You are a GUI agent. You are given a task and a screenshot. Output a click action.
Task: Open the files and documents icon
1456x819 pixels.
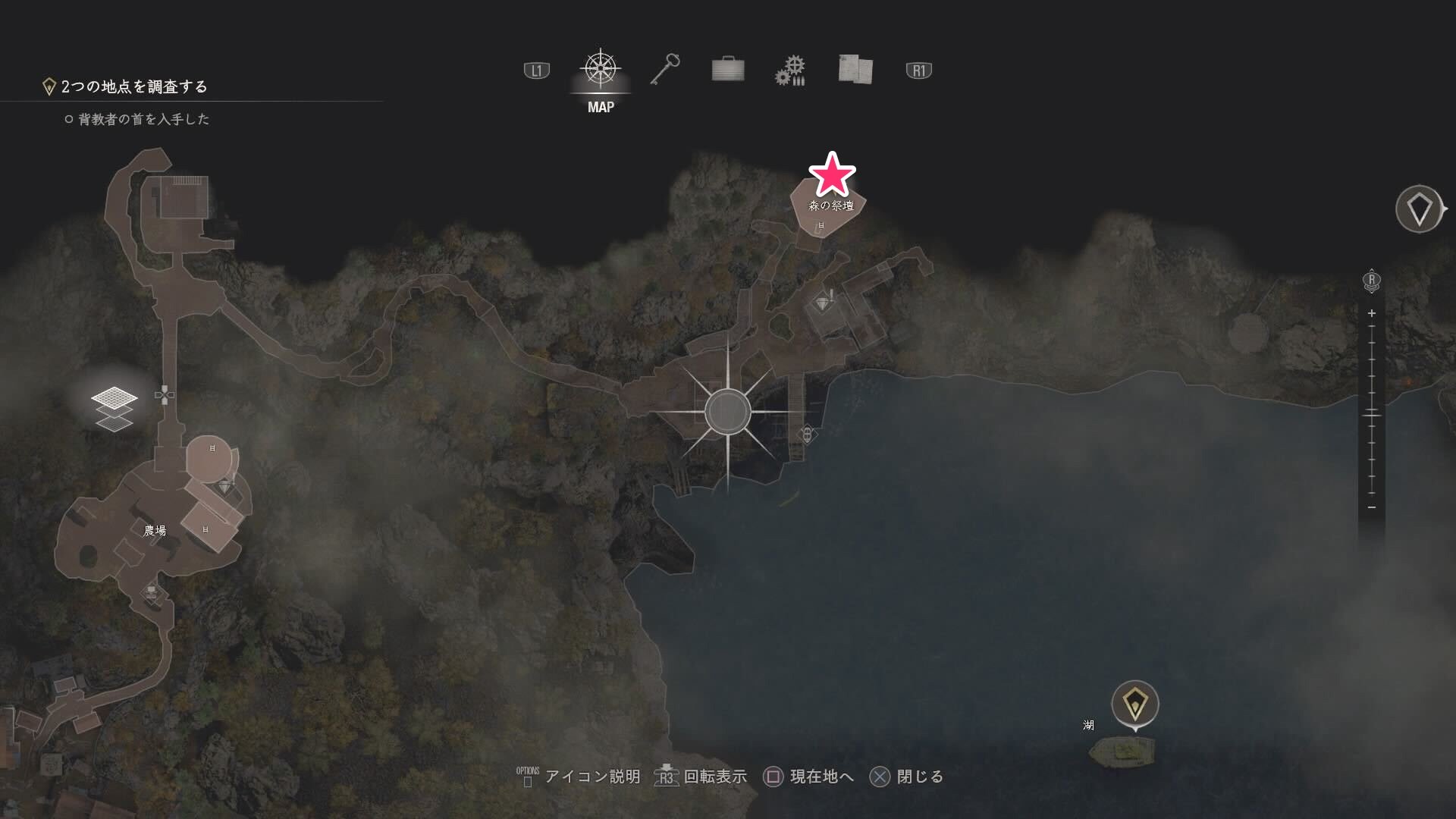point(855,69)
